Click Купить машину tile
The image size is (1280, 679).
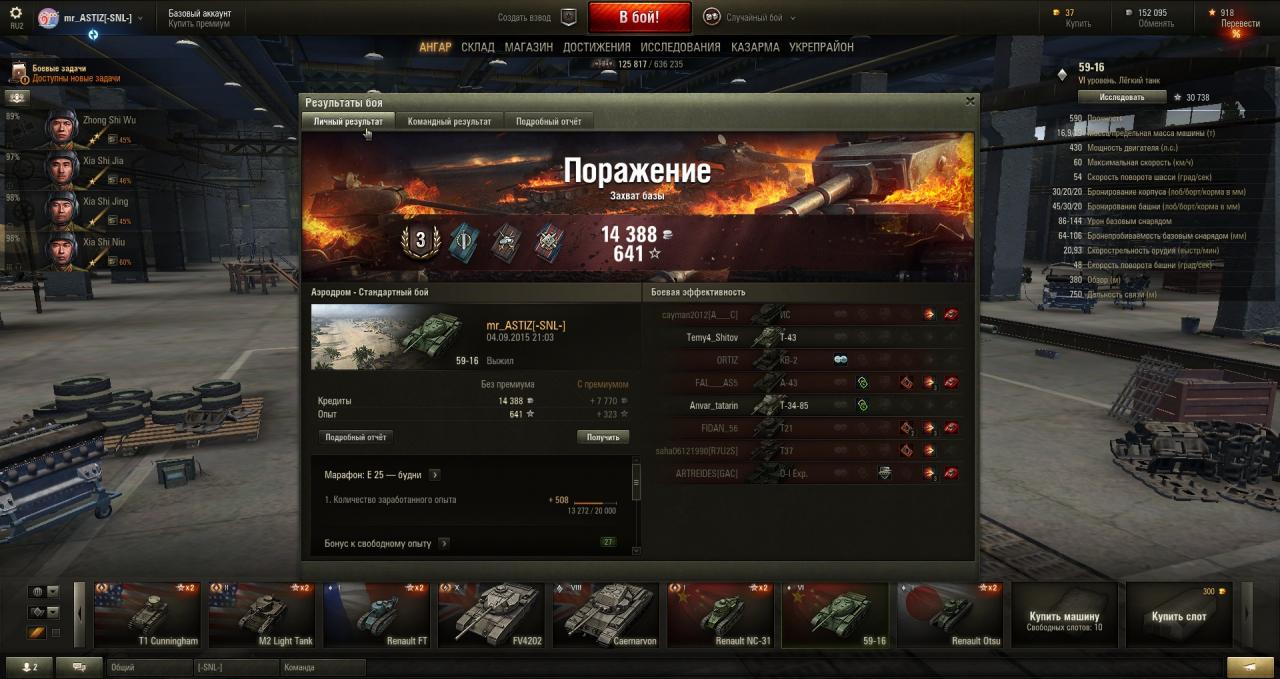1064,615
